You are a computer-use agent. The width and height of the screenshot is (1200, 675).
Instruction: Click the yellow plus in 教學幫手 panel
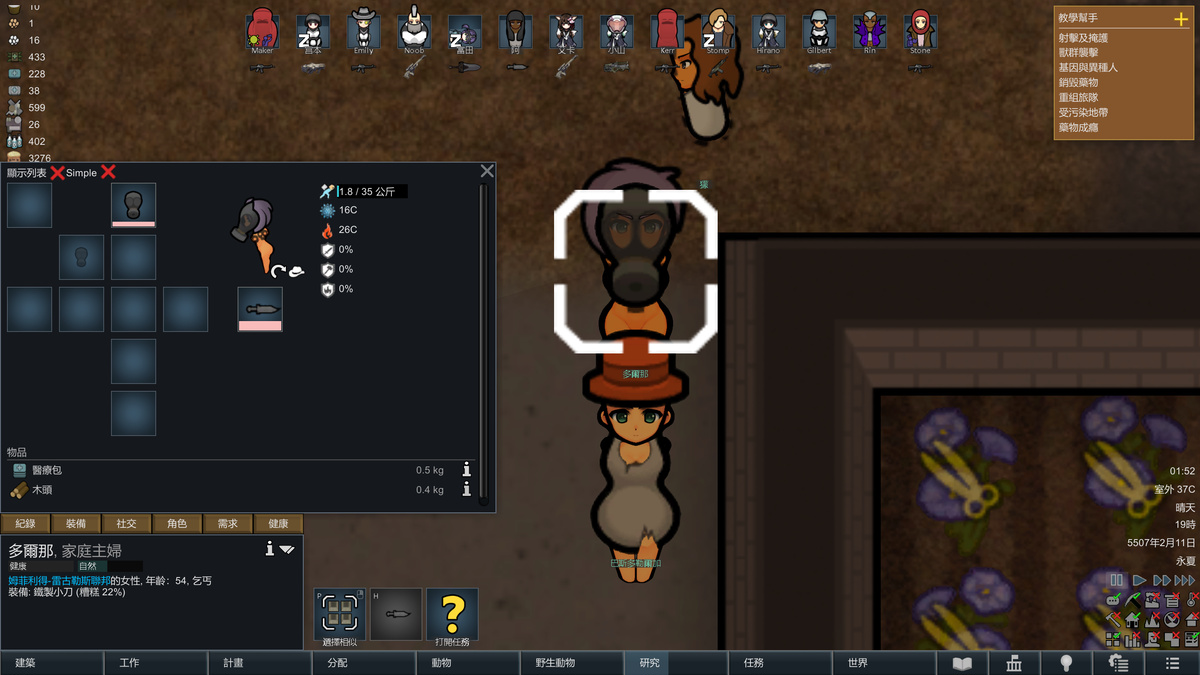coord(1181,19)
